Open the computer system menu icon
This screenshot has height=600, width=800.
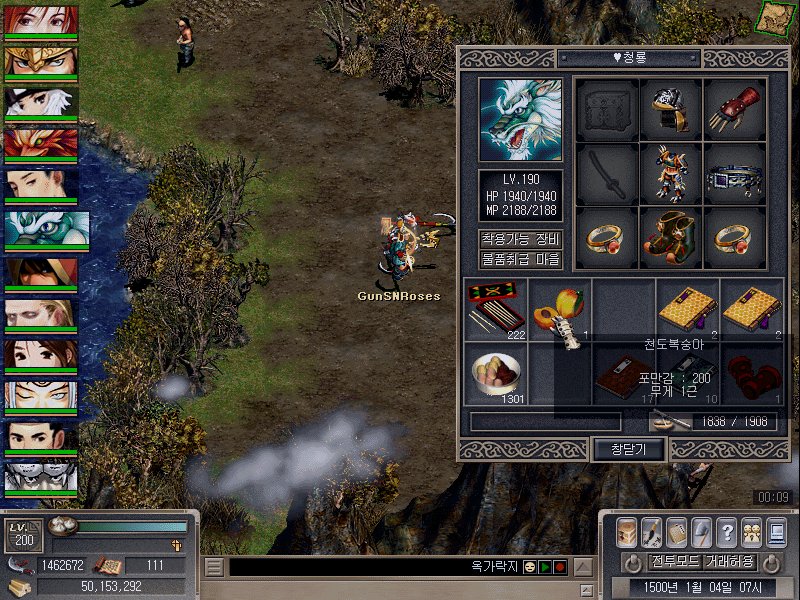777,532
